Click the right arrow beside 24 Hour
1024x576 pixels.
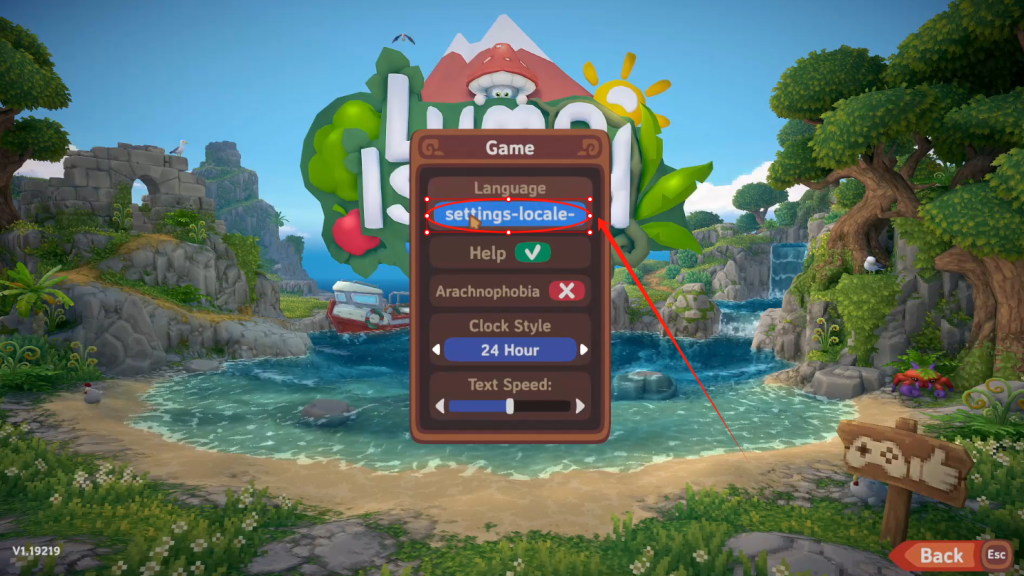pyautogui.click(x=584, y=350)
